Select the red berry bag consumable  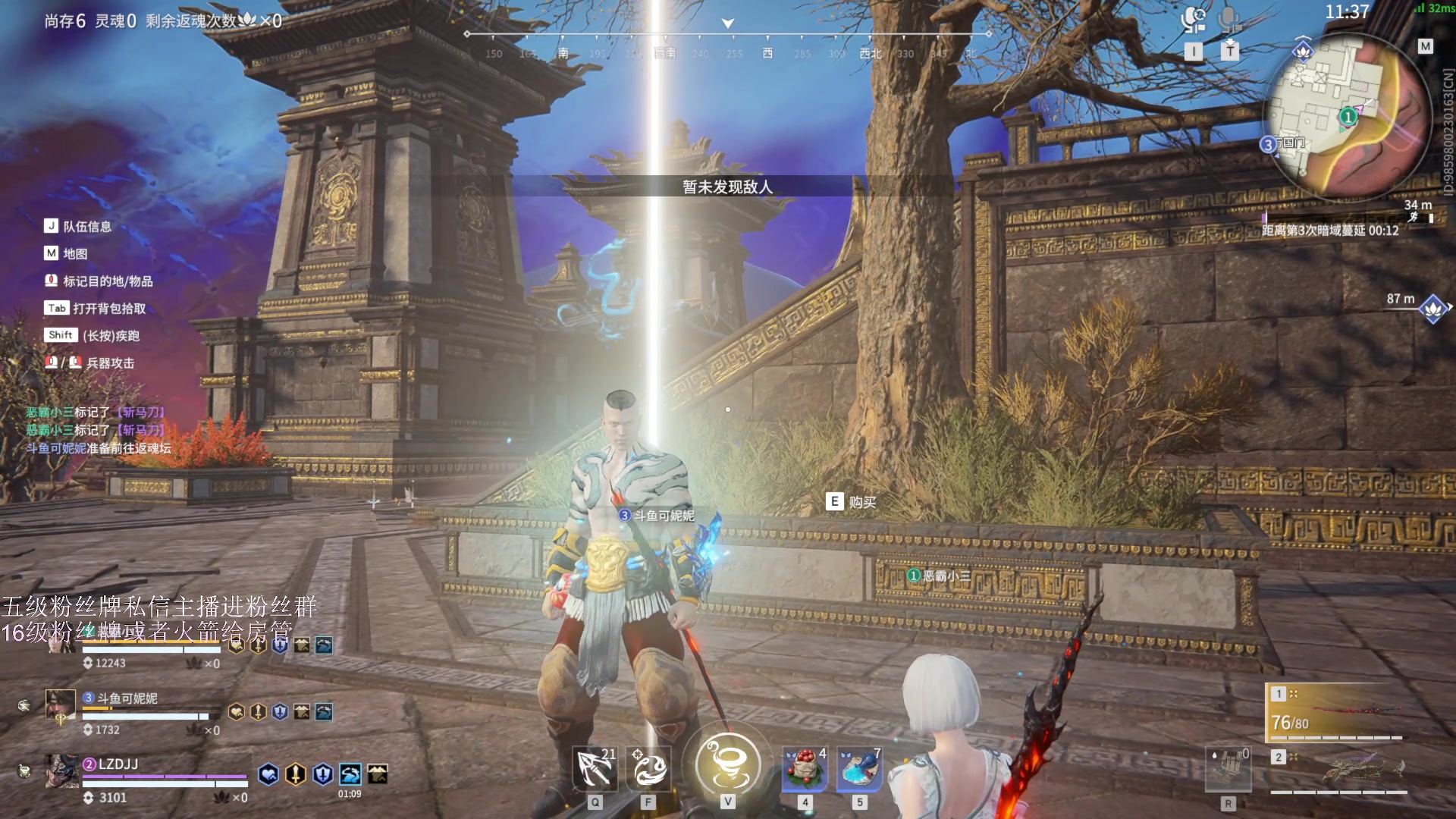pos(805,769)
